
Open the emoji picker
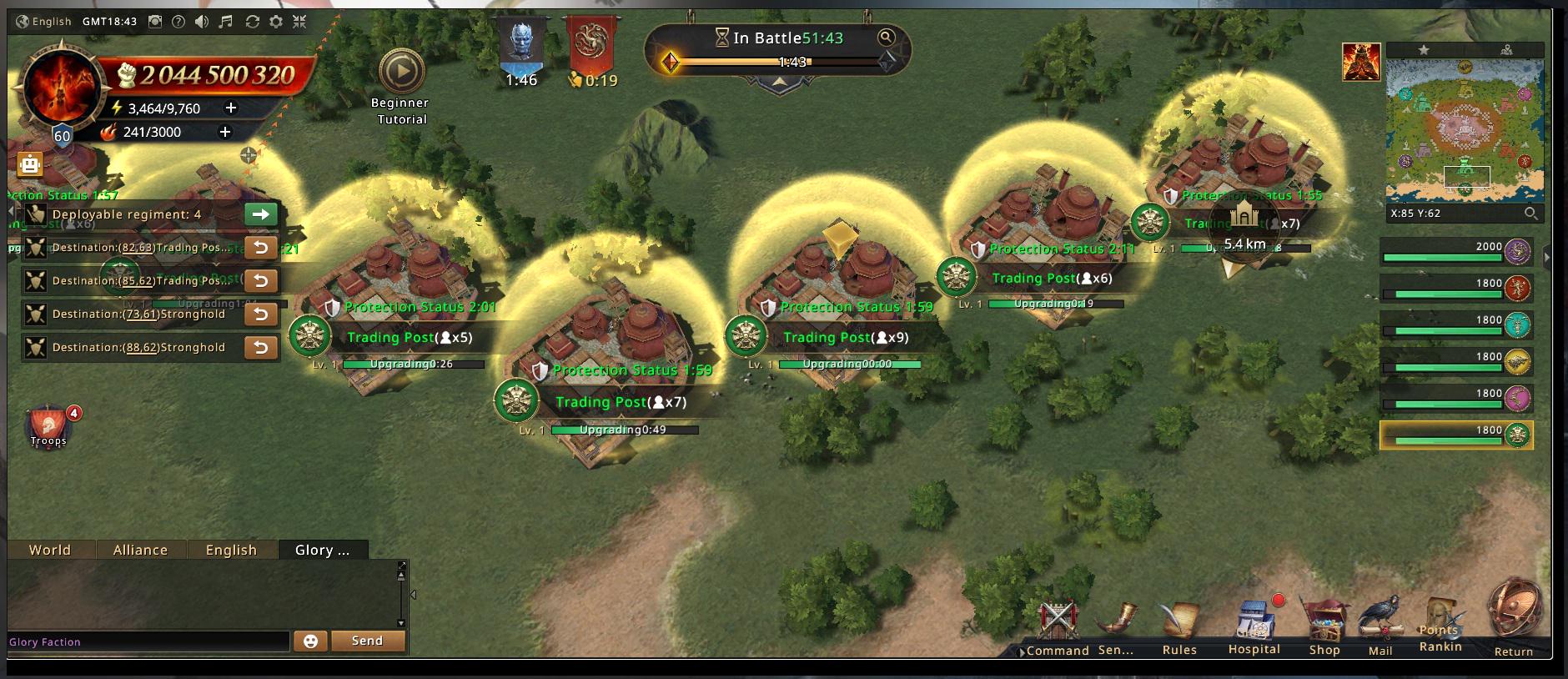(x=310, y=641)
